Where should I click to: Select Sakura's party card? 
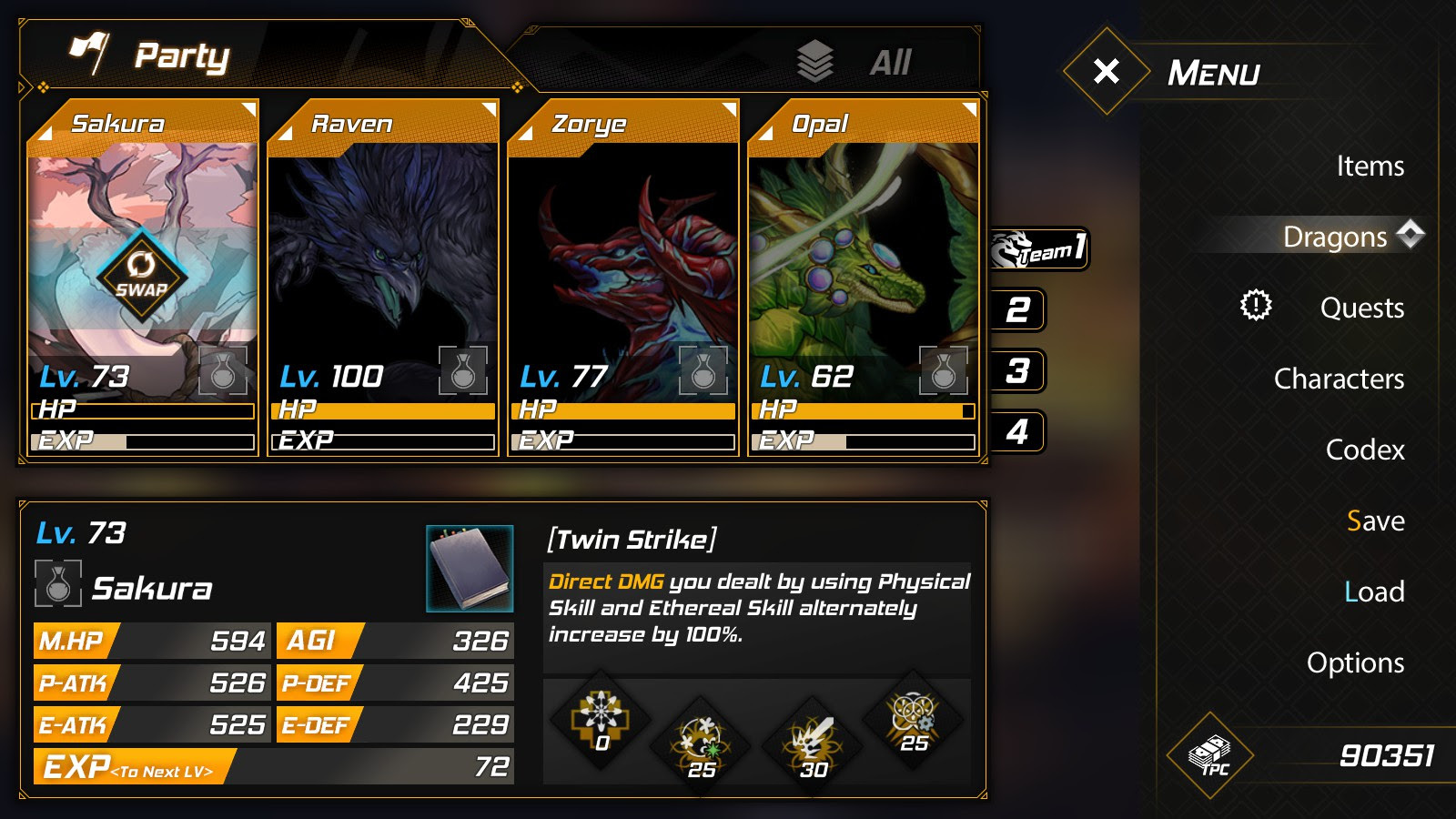coord(143,273)
